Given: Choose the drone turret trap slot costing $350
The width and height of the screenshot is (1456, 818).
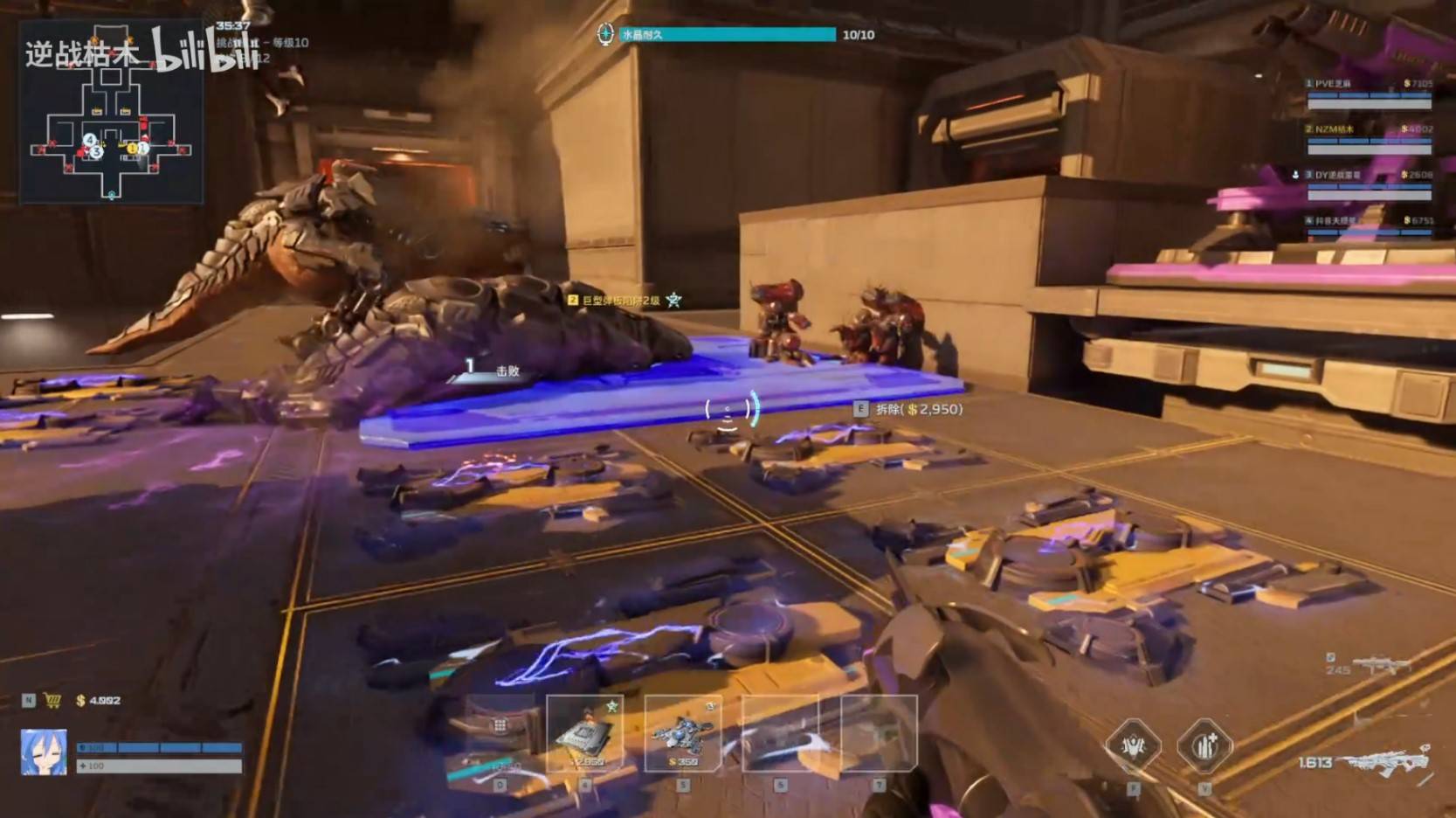Looking at the screenshot, I should point(683,734).
